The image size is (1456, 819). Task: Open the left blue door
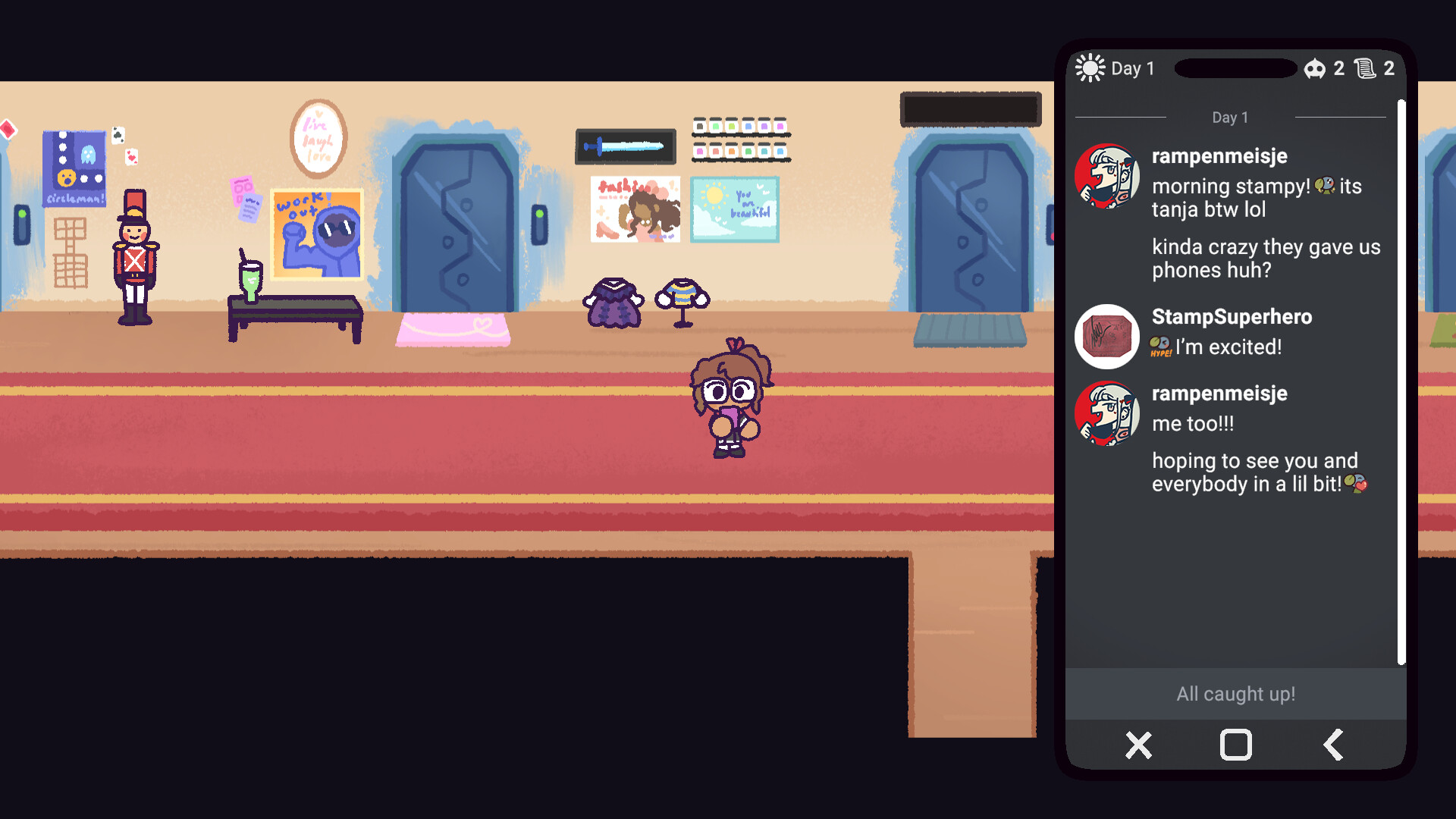455,220
